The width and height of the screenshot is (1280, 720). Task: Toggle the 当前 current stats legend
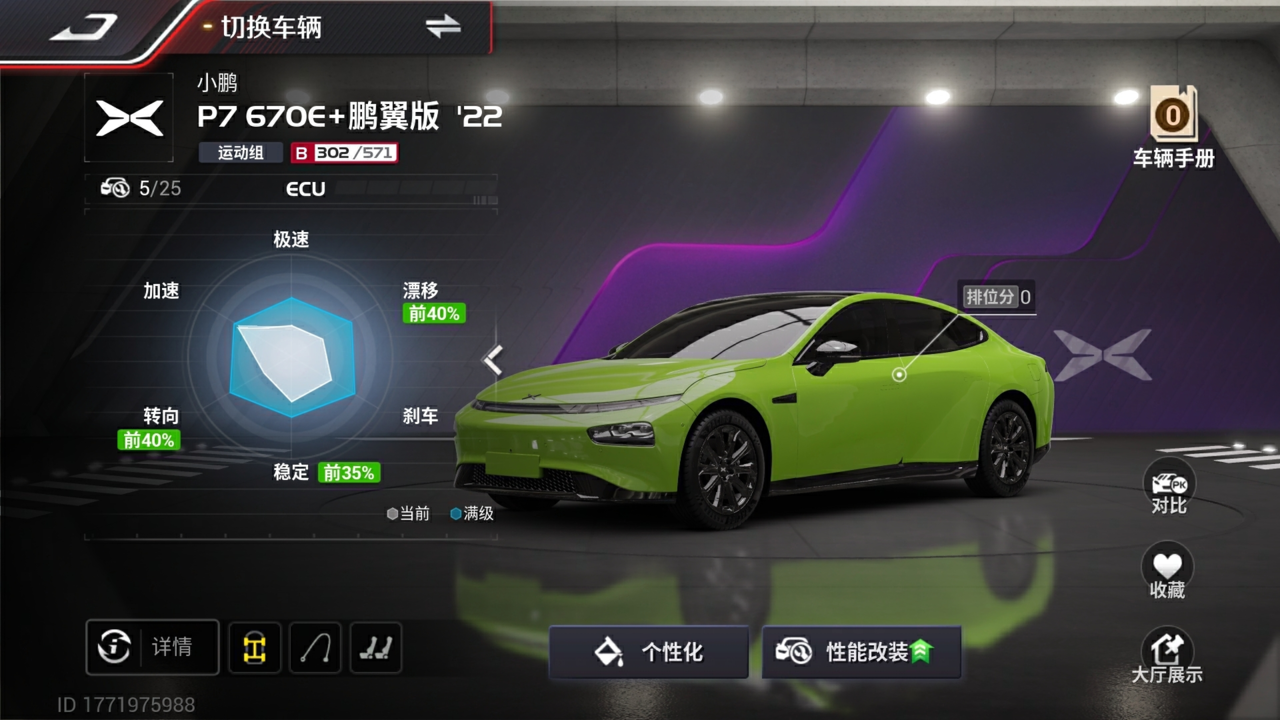click(411, 513)
